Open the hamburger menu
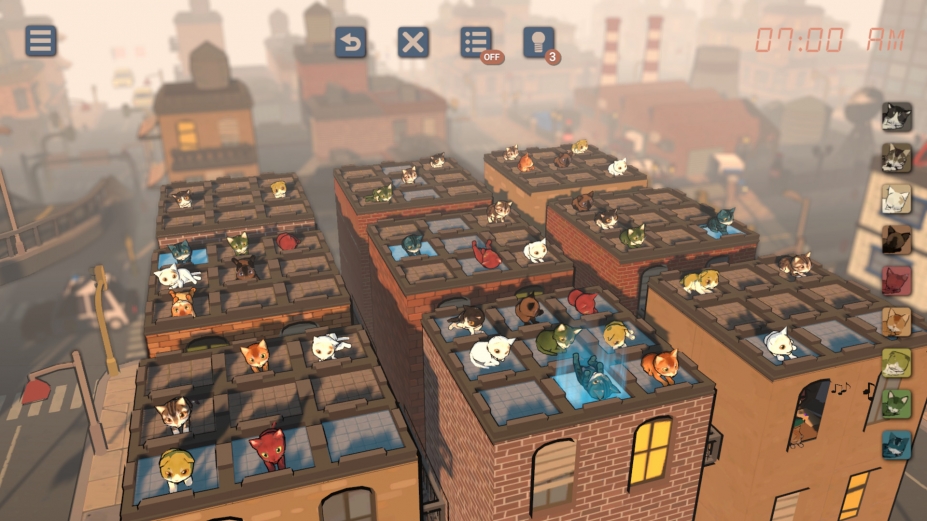 click(x=41, y=41)
